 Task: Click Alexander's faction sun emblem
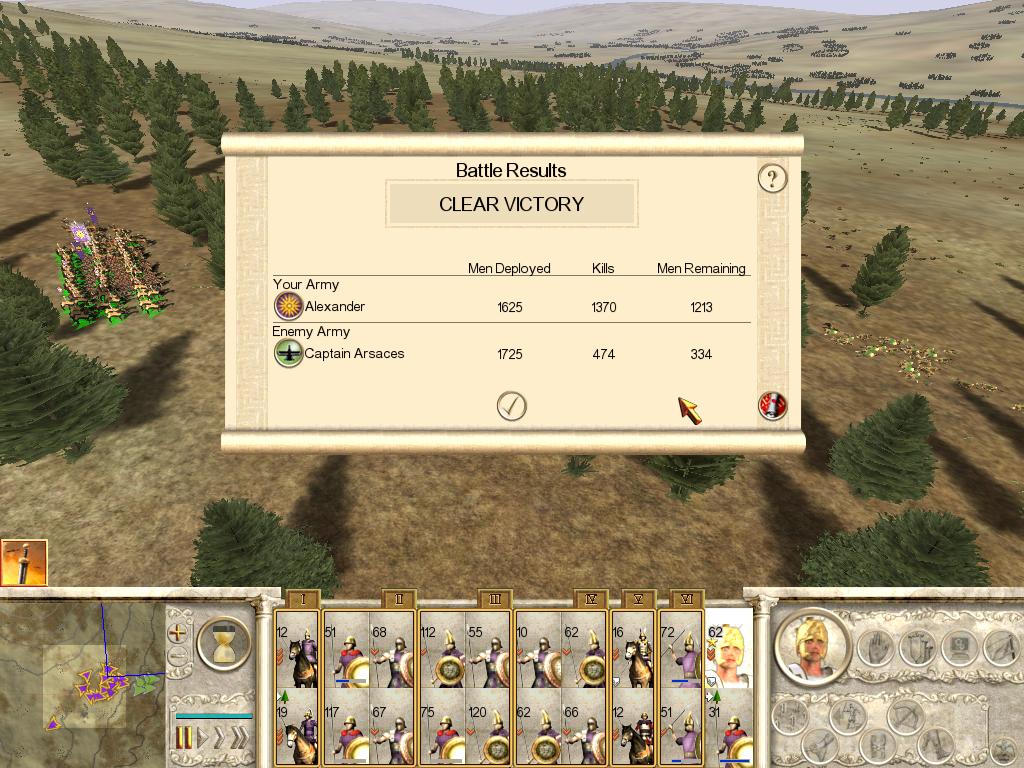288,307
